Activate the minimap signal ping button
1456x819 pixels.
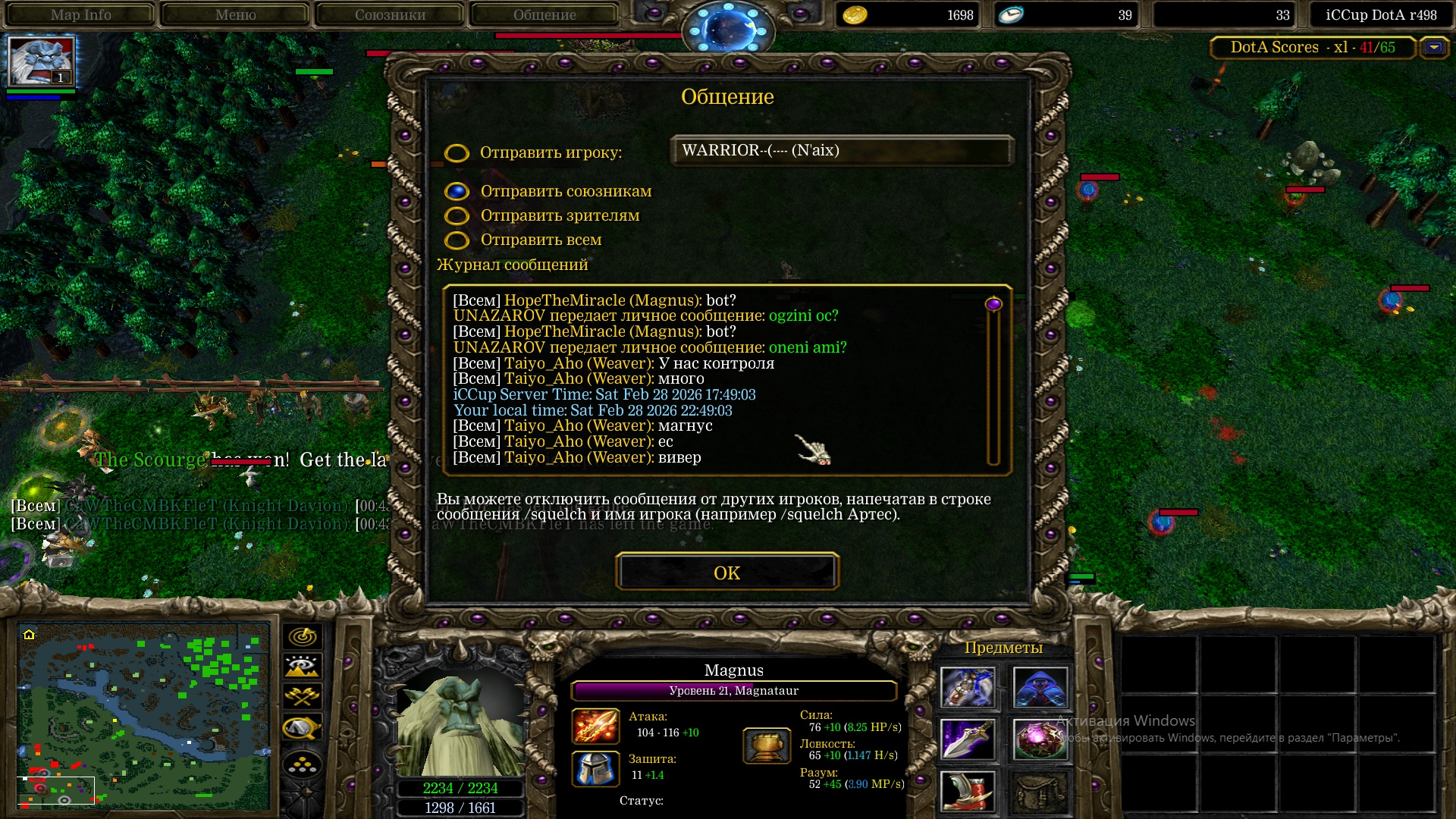click(303, 636)
